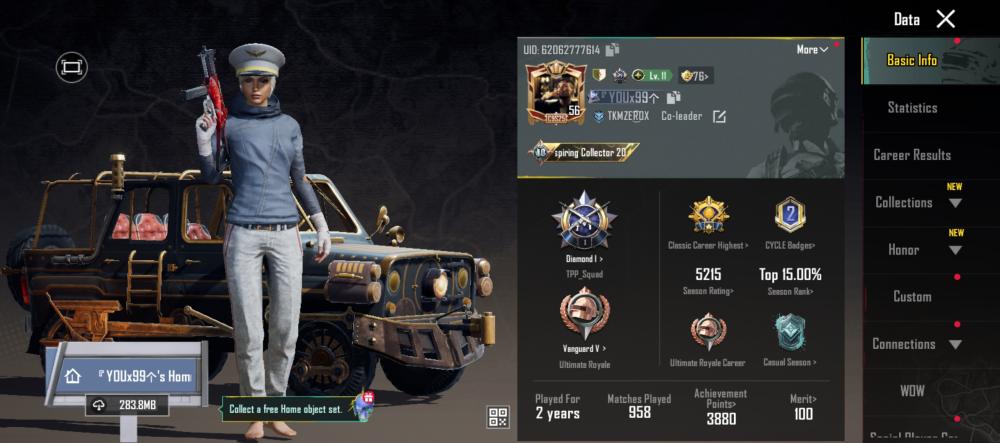Expand the Honor section

coord(916,249)
